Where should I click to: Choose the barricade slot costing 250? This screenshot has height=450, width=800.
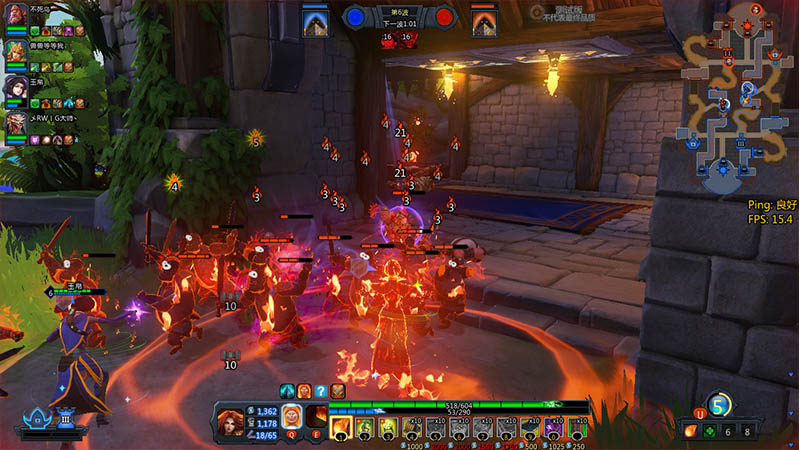tap(577, 428)
